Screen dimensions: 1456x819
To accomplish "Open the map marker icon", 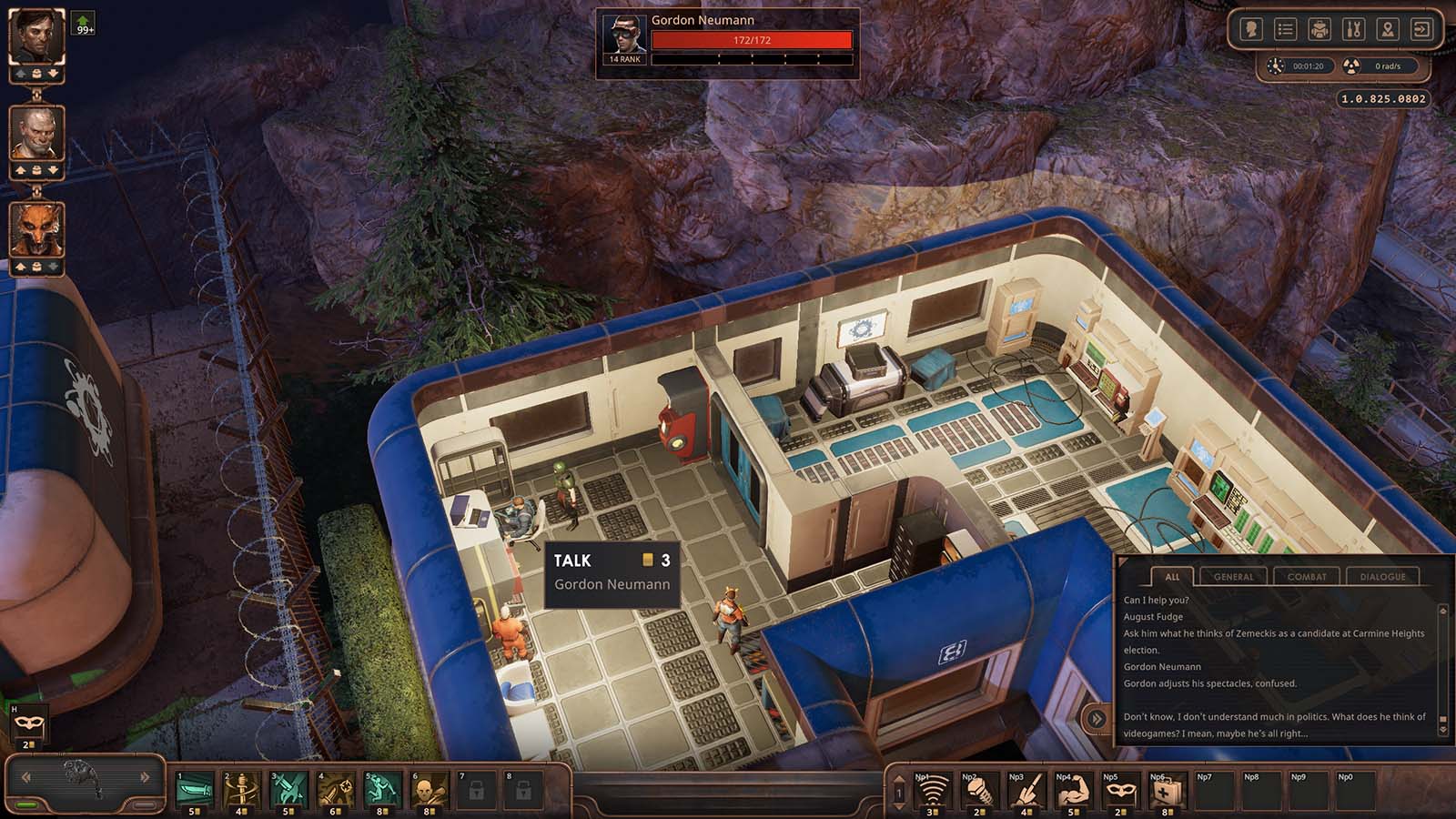I will tap(1387, 30).
